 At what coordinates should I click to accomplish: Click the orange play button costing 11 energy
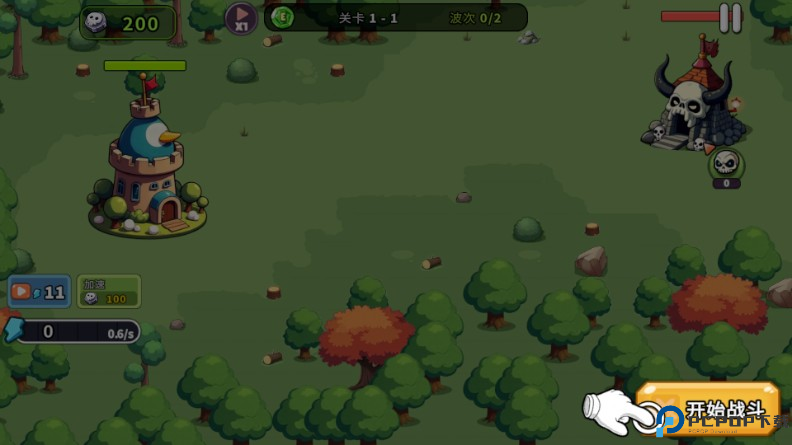click(39, 292)
